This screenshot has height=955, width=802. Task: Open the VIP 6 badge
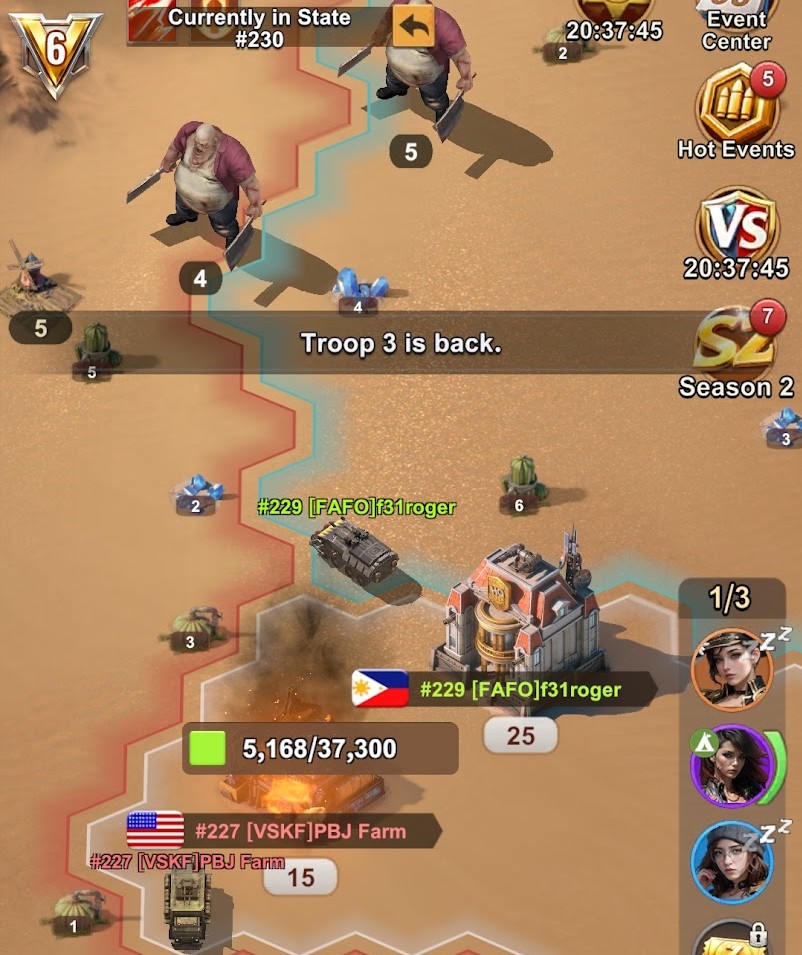55,50
